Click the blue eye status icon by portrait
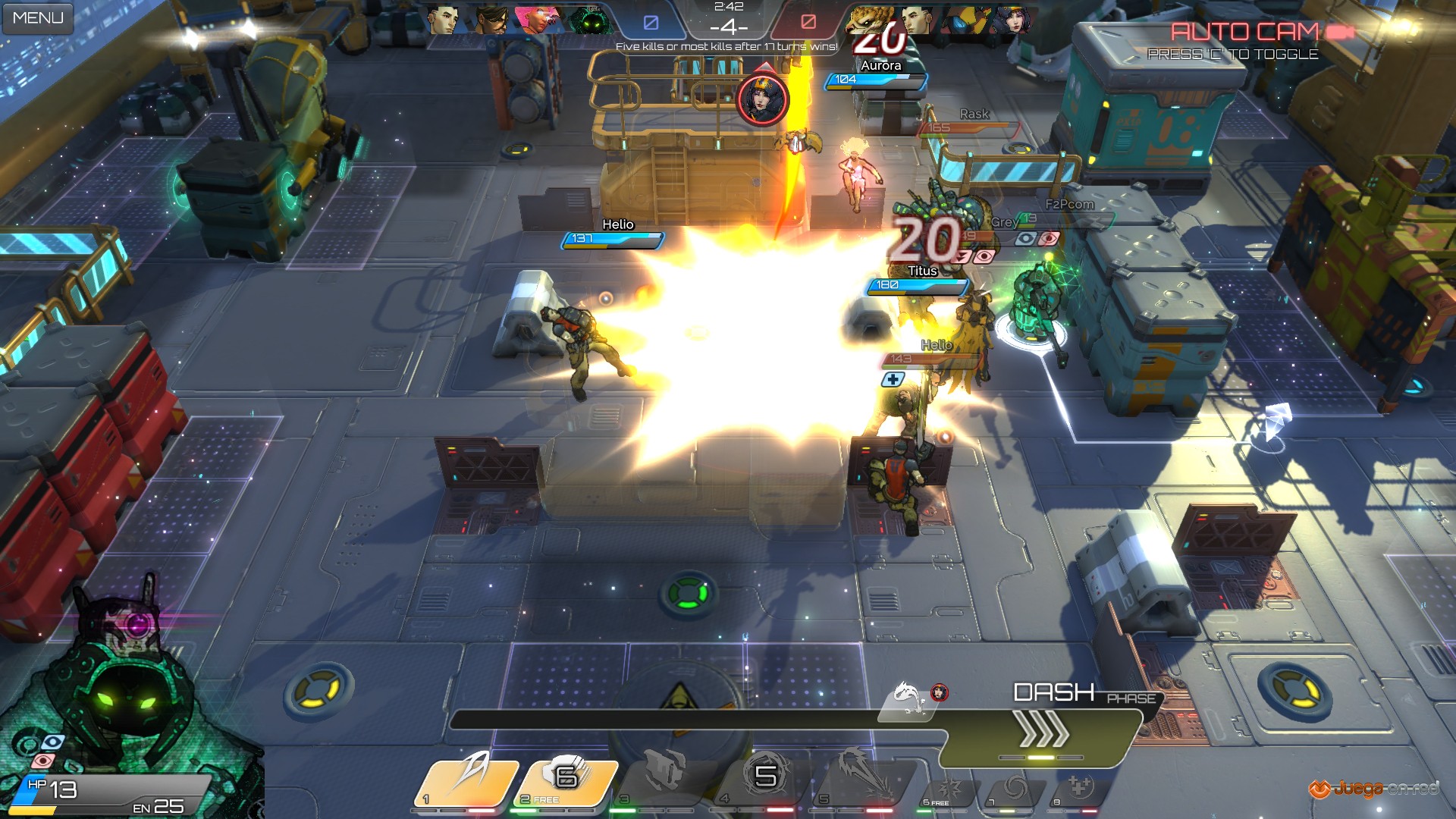The width and height of the screenshot is (1456, 819). coord(52,742)
